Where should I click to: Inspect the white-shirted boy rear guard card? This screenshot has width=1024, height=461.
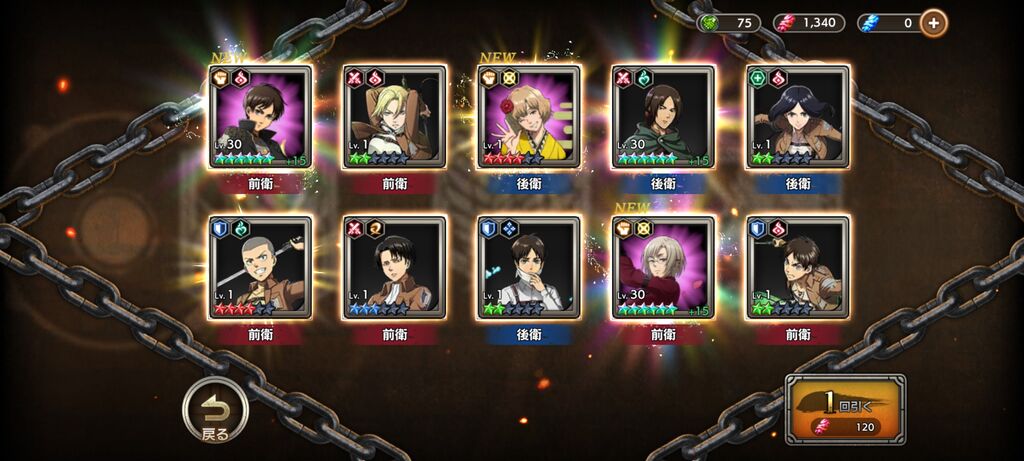(528, 267)
